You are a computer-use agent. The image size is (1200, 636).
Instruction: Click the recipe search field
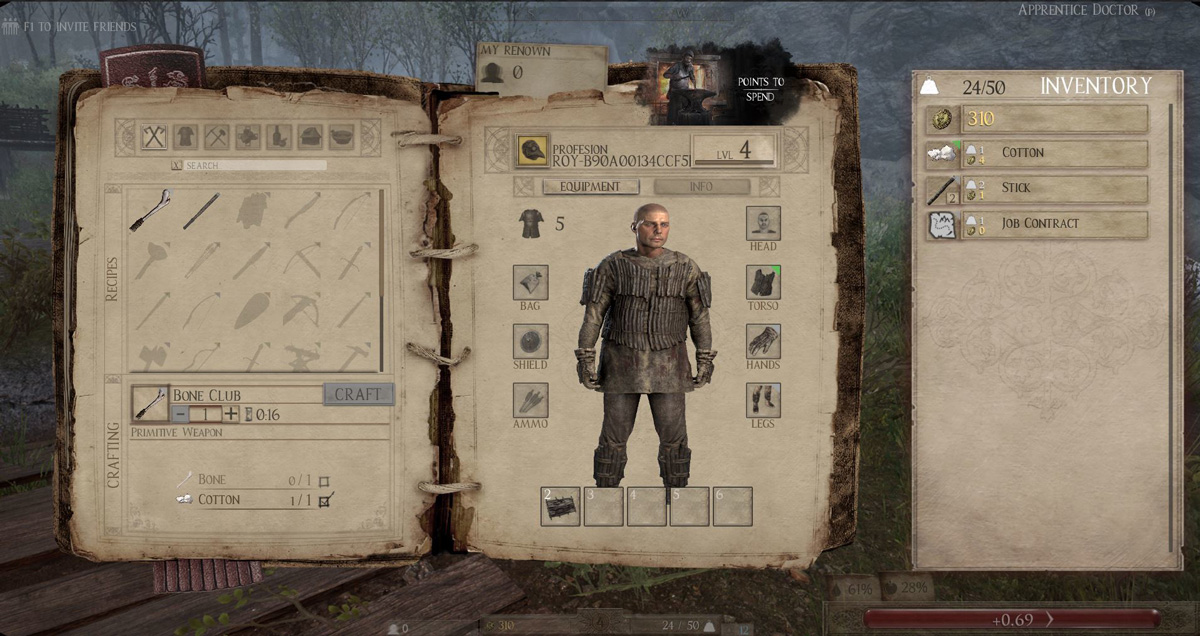255,165
